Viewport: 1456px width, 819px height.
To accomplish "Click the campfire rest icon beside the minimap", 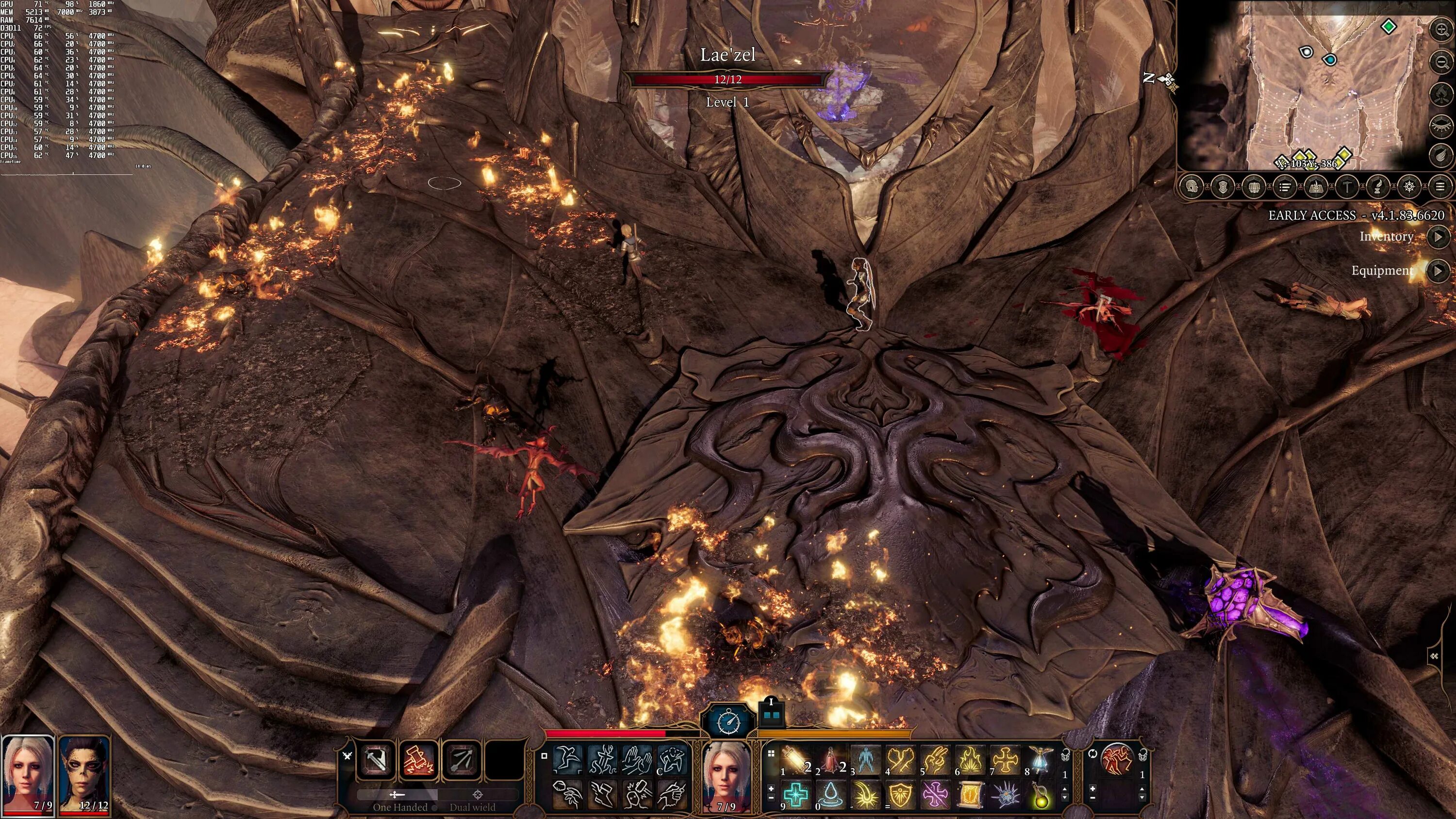I will 1442,93.
